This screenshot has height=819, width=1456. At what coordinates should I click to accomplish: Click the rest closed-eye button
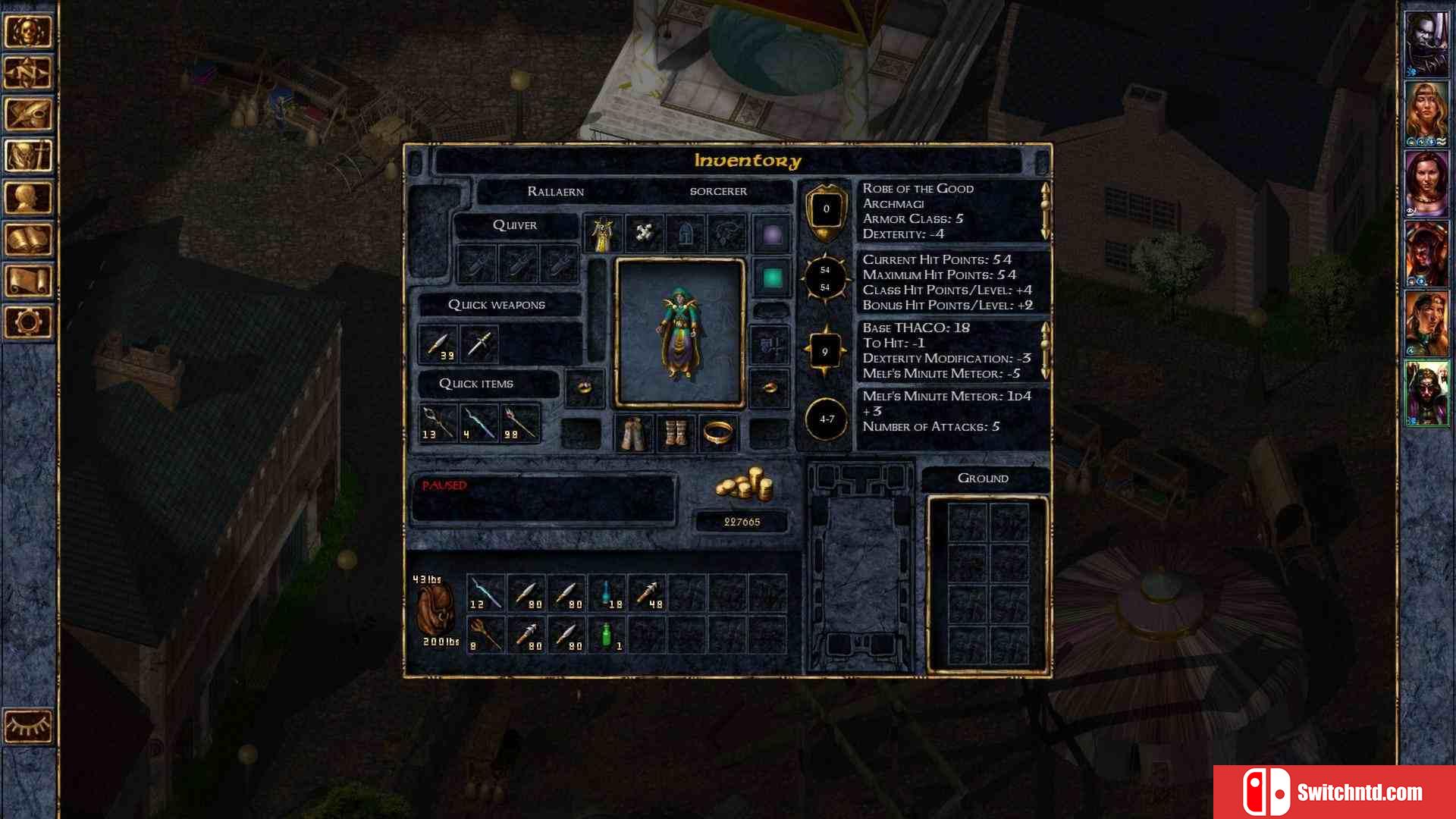pyautogui.click(x=29, y=726)
